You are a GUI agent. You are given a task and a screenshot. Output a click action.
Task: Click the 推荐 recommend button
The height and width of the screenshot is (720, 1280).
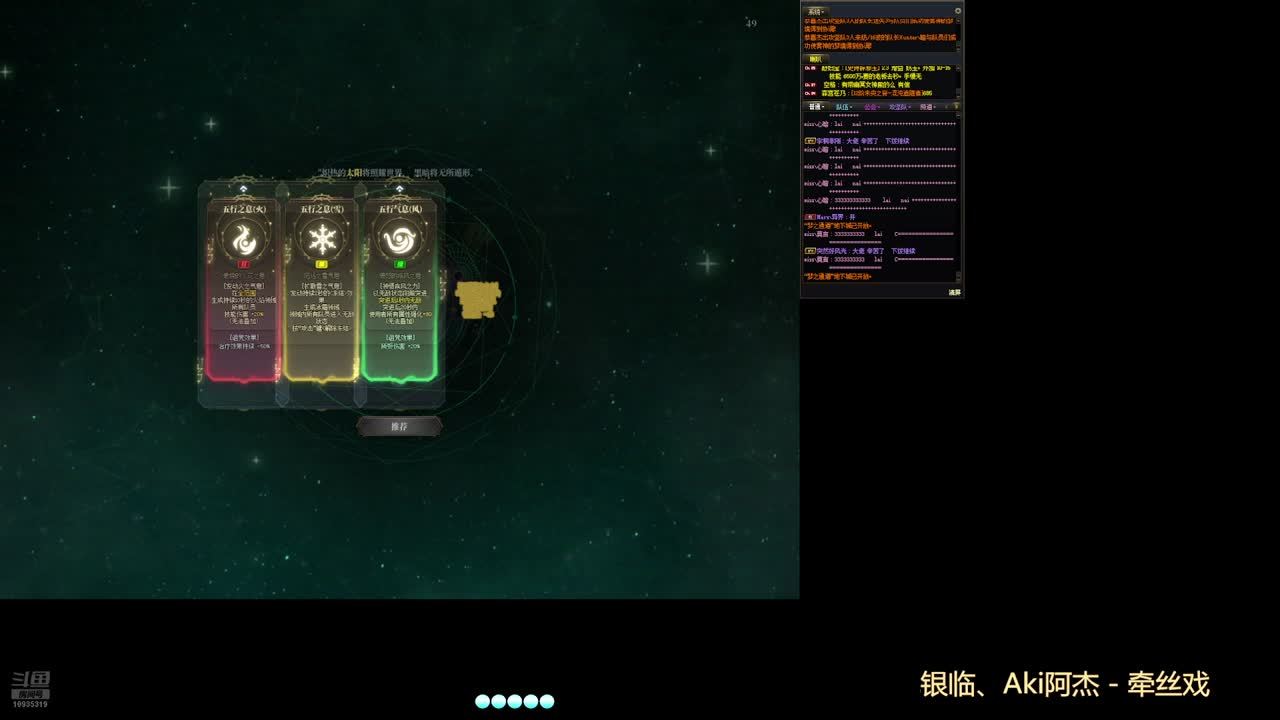[x=399, y=426]
